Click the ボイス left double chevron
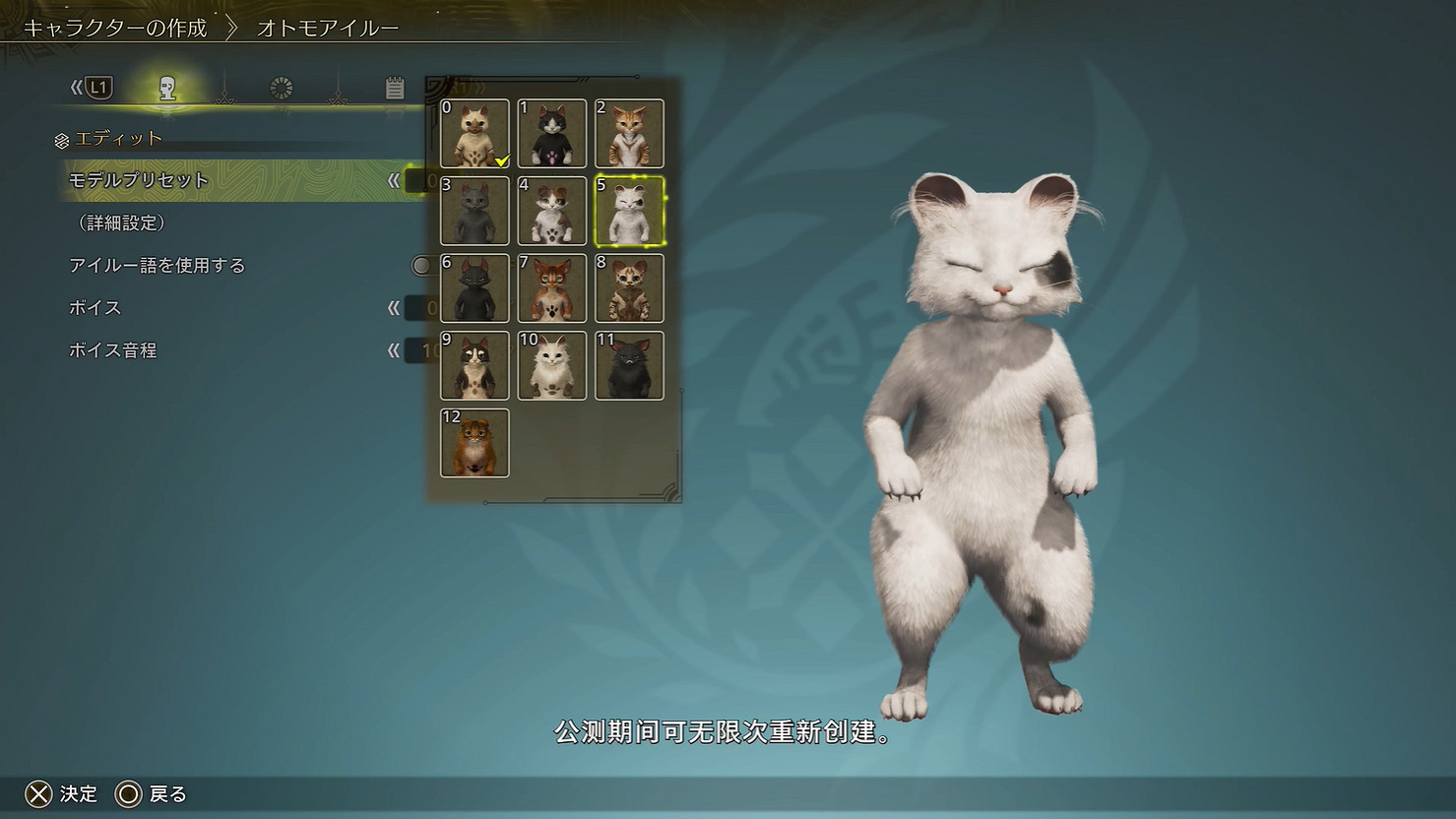The width and height of the screenshot is (1456, 819). [x=394, y=307]
